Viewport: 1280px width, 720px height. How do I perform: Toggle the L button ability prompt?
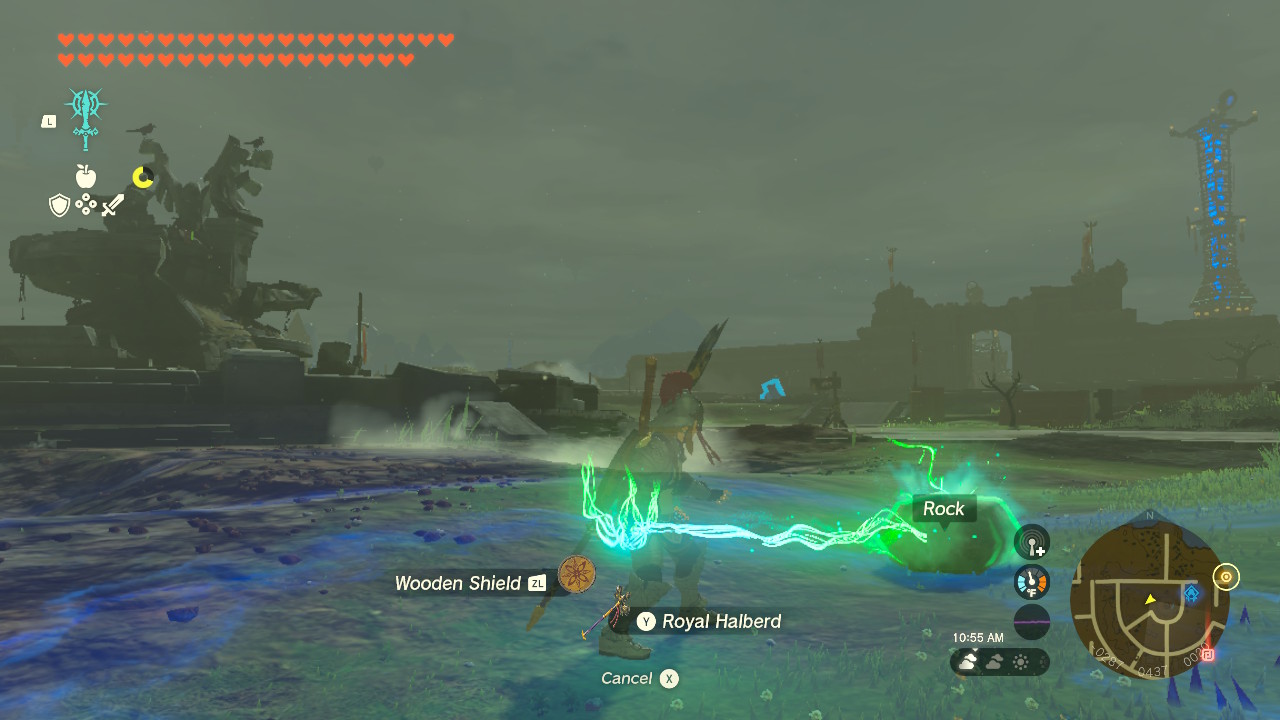click(x=48, y=119)
